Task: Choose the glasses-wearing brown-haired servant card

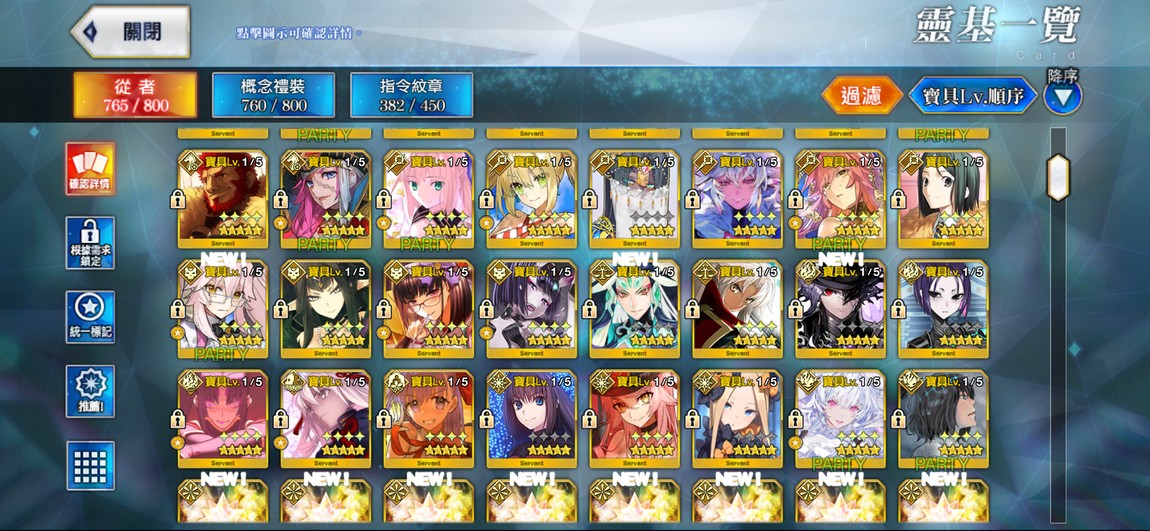Action: pos(428,307)
